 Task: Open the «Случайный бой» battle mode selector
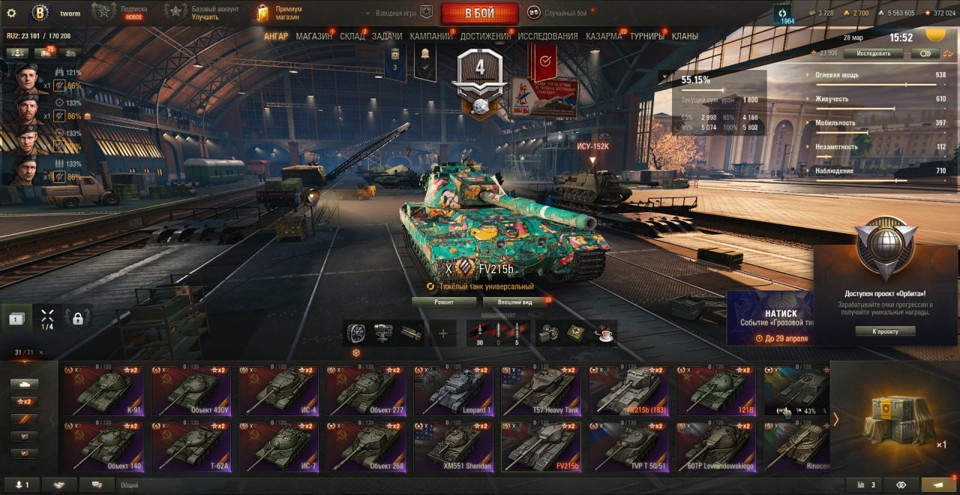[x=563, y=14]
